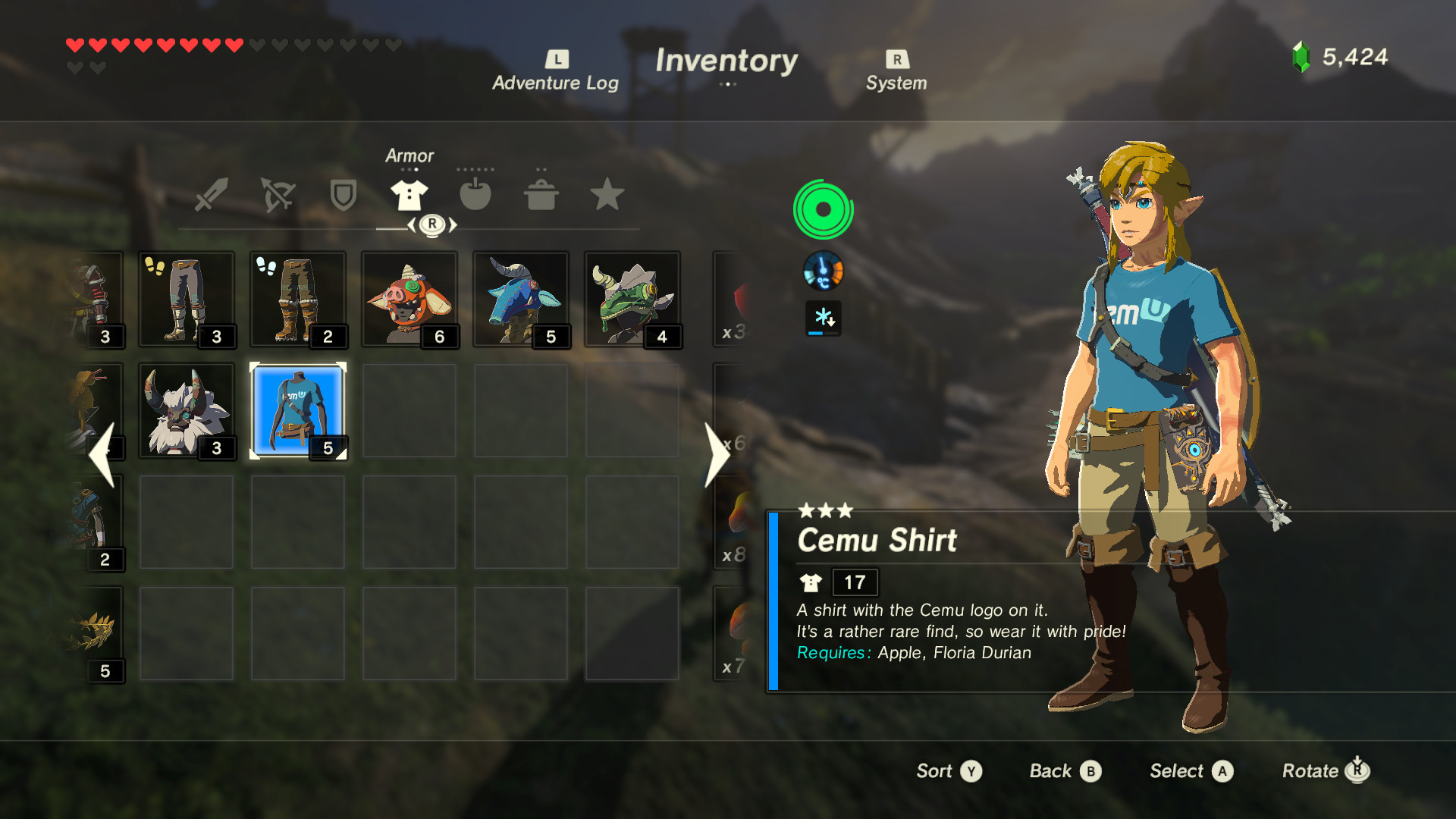Screen dimensions: 1456x819
Task: Open the System tab
Action: (x=896, y=68)
